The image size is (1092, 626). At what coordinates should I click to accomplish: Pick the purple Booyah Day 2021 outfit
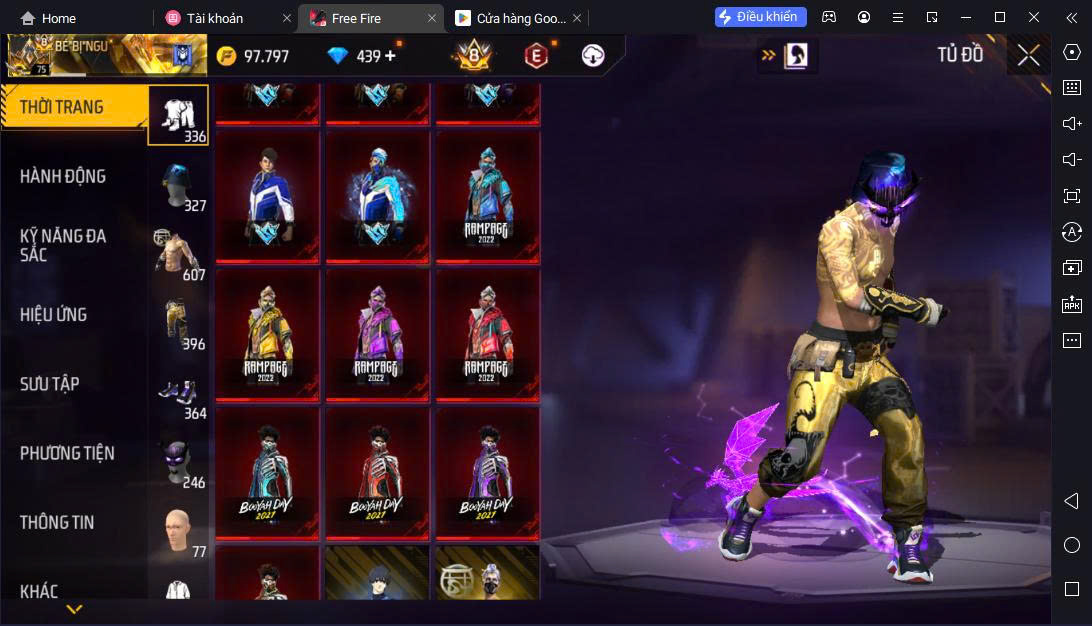(487, 472)
